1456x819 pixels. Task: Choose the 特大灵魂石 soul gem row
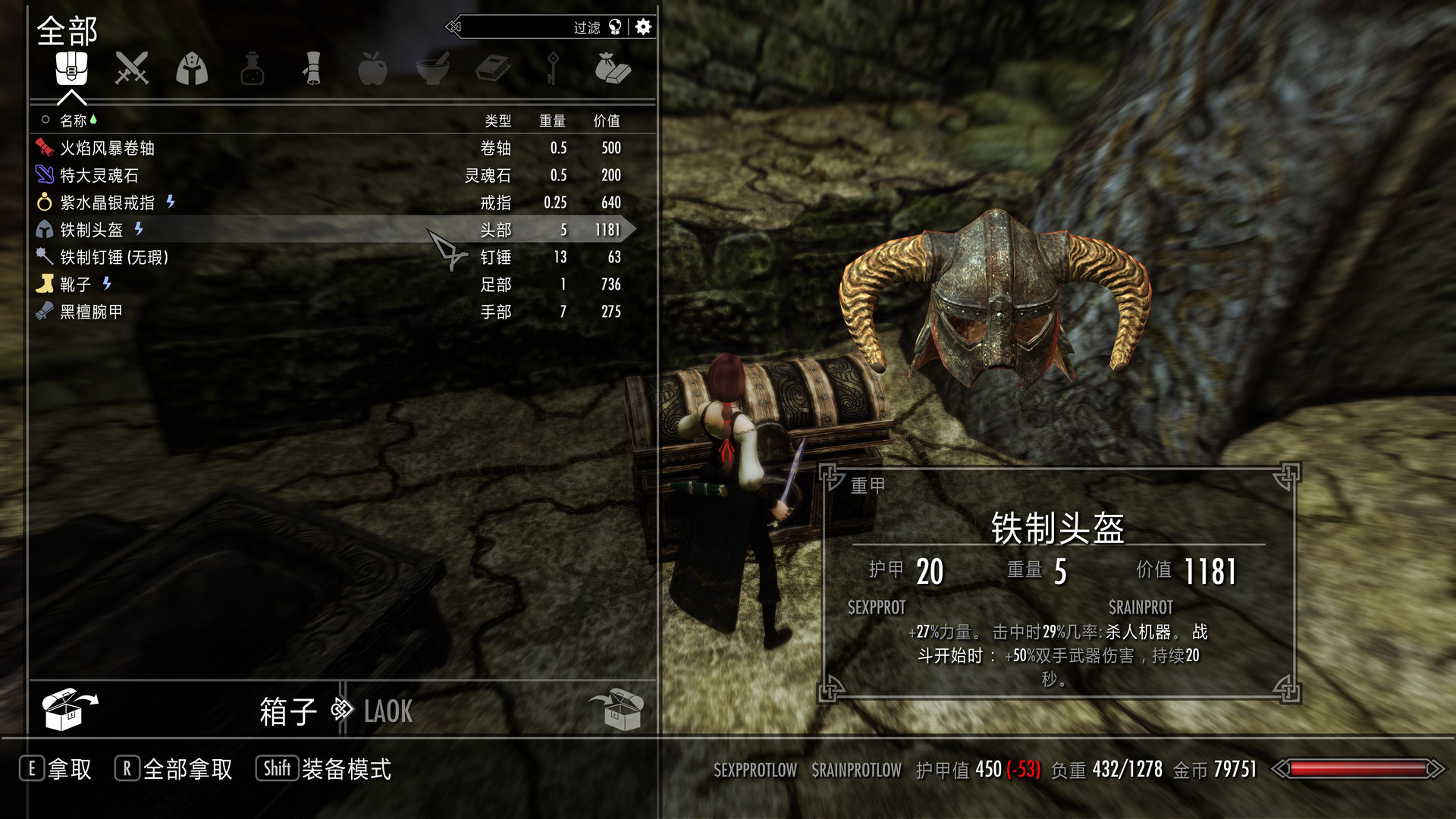pyautogui.click(x=99, y=175)
